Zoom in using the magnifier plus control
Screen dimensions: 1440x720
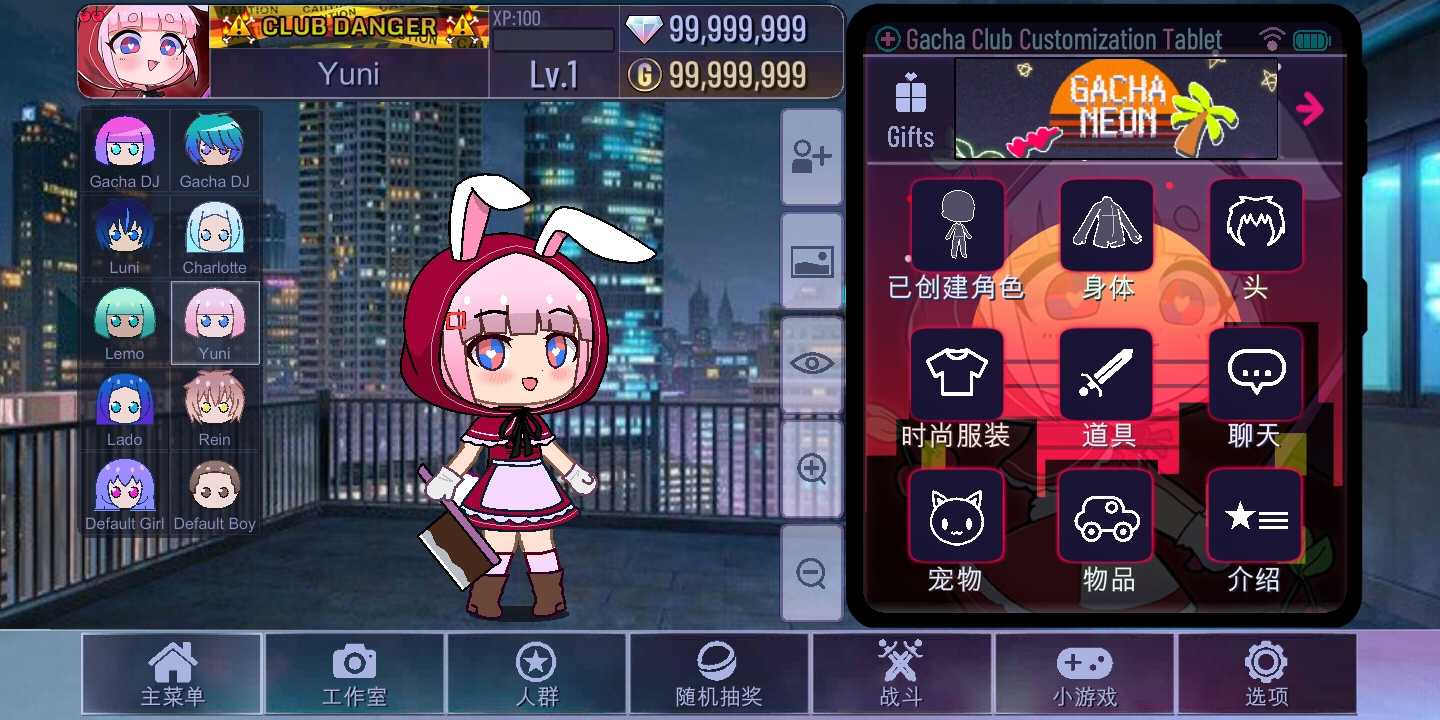coord(811,468)
